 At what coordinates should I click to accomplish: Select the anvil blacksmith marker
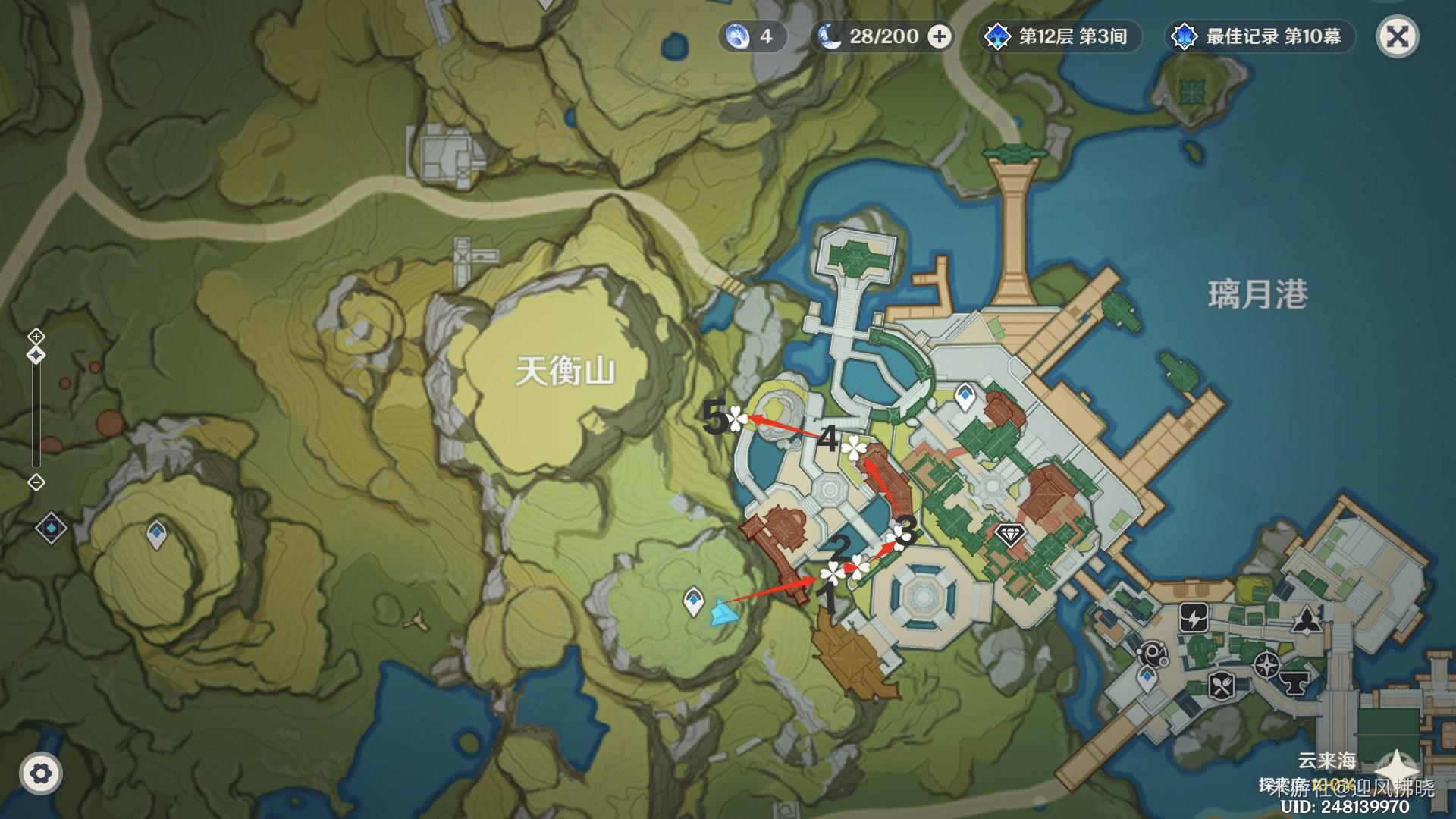[x=1297, y=683]
